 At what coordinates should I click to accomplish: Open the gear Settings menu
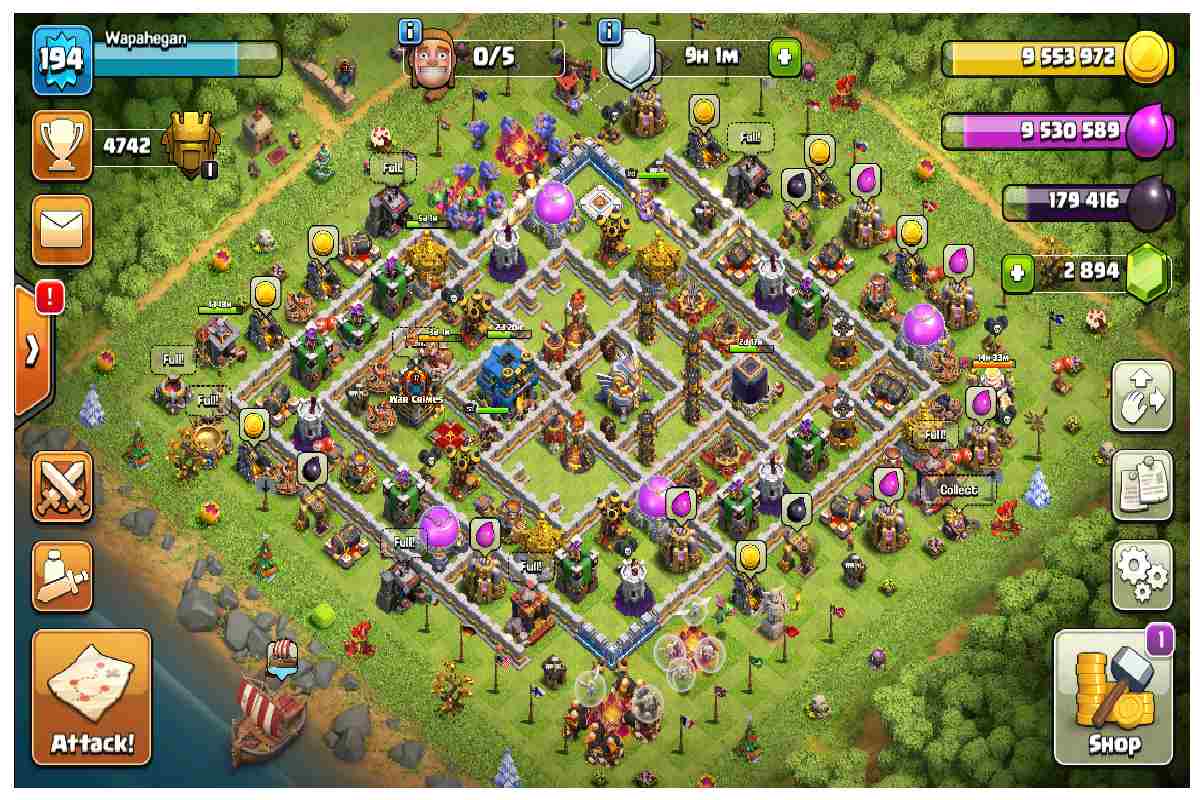click(x=1142, y=575)
